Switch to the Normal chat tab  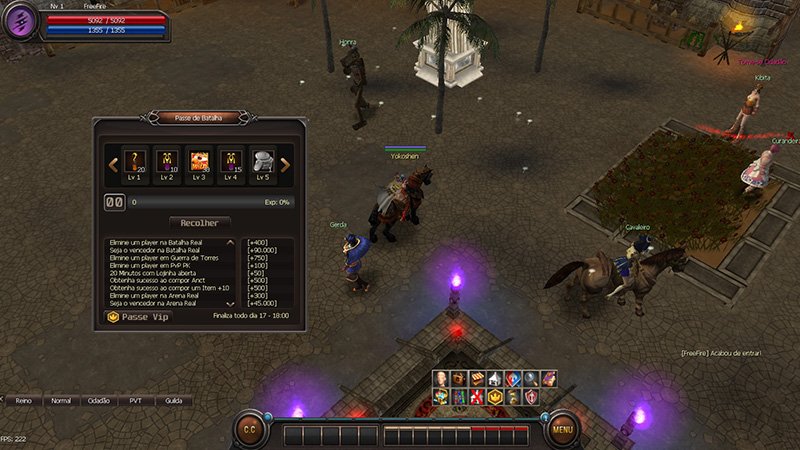(61, 400)
